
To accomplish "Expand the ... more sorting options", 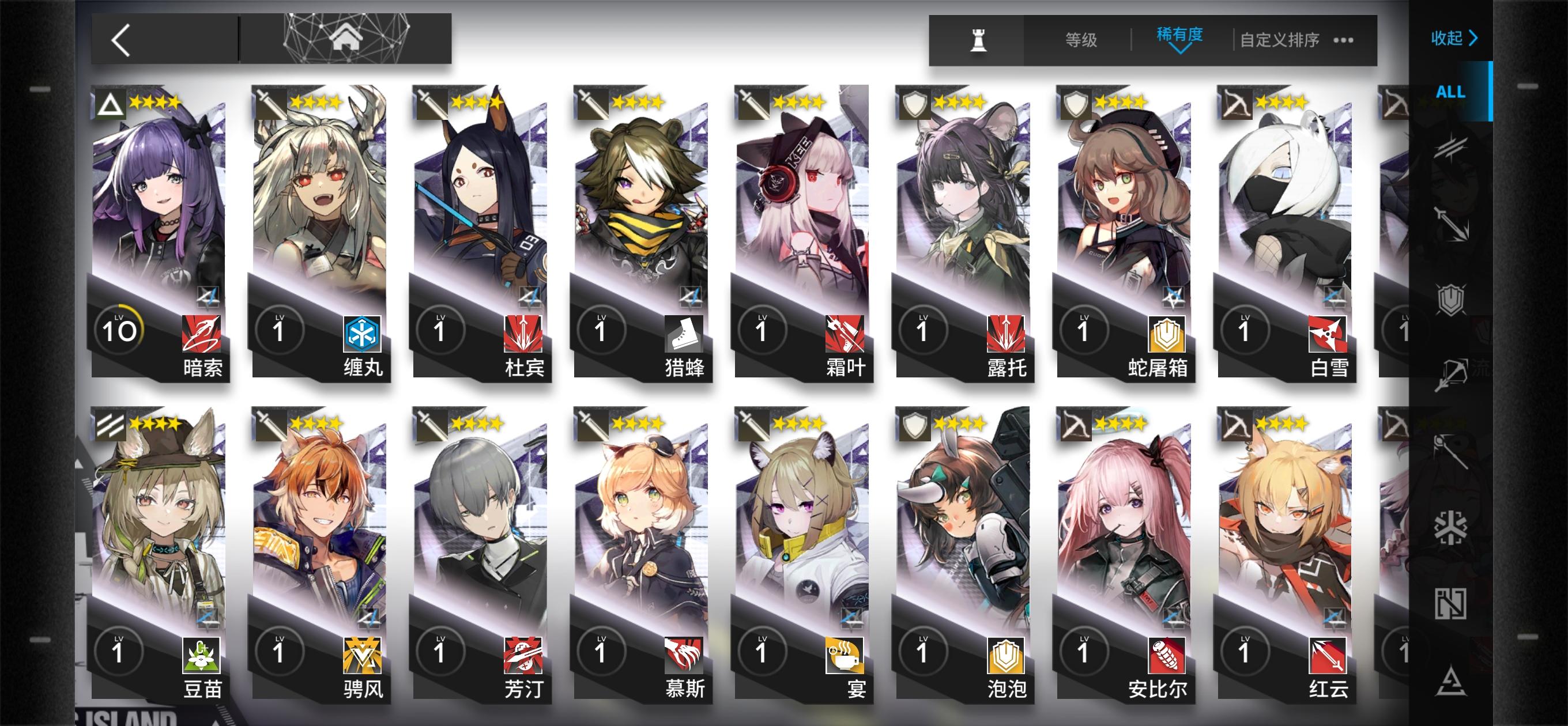I will pyautogui.click(x=1344, y=39).
